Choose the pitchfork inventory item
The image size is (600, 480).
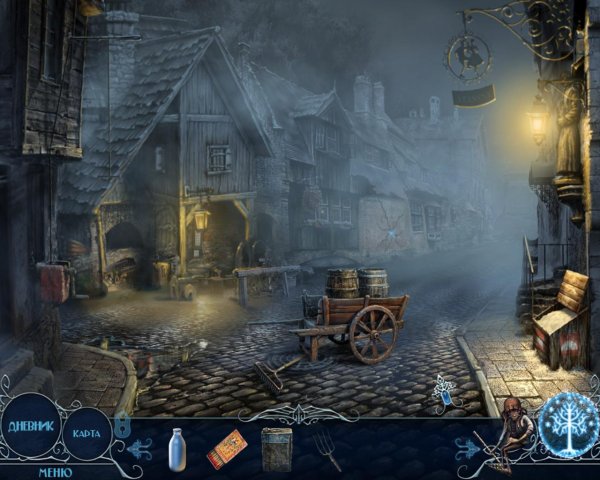click(x=327, y=449)
